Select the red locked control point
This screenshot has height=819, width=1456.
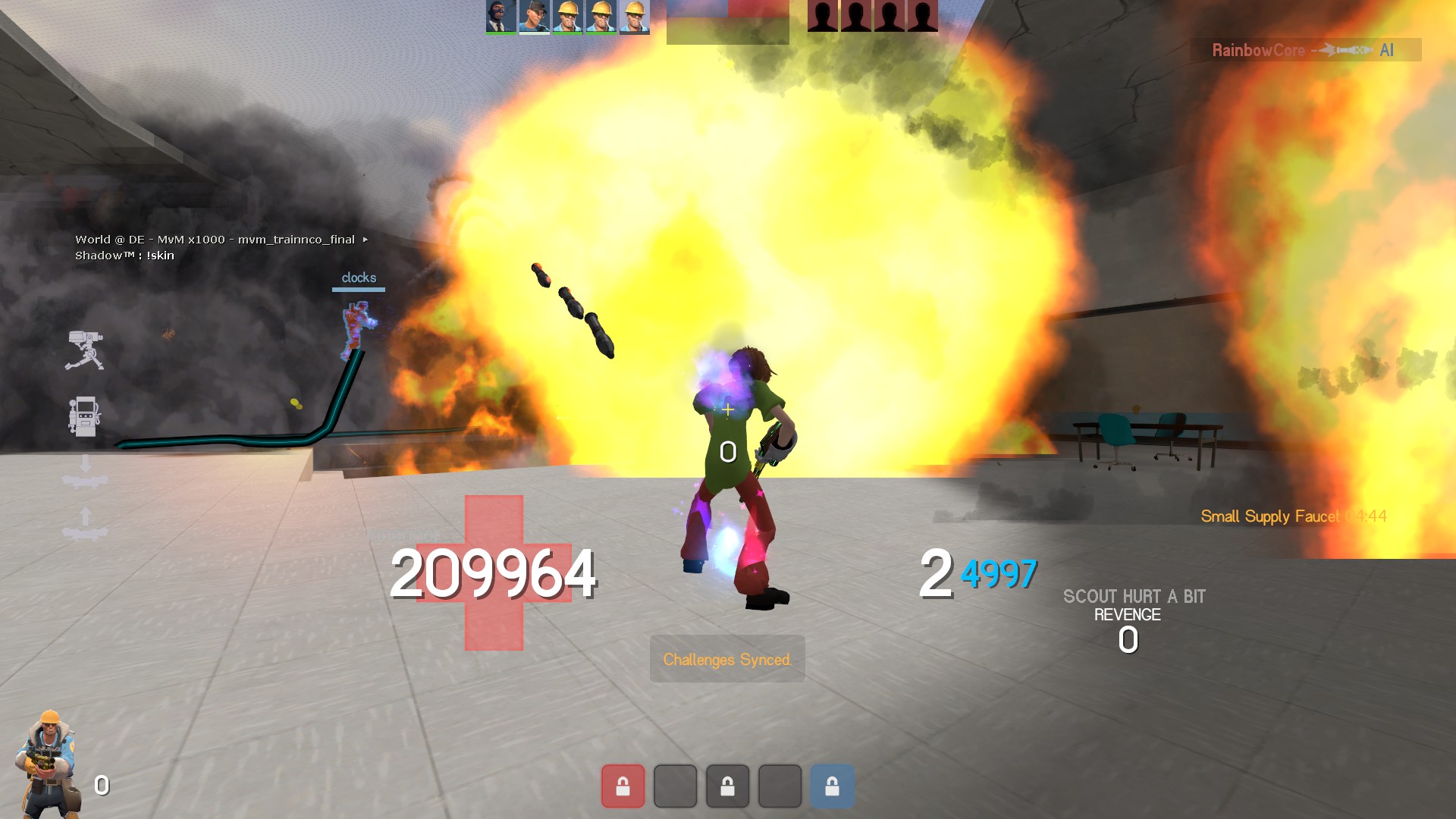point(623,786)
